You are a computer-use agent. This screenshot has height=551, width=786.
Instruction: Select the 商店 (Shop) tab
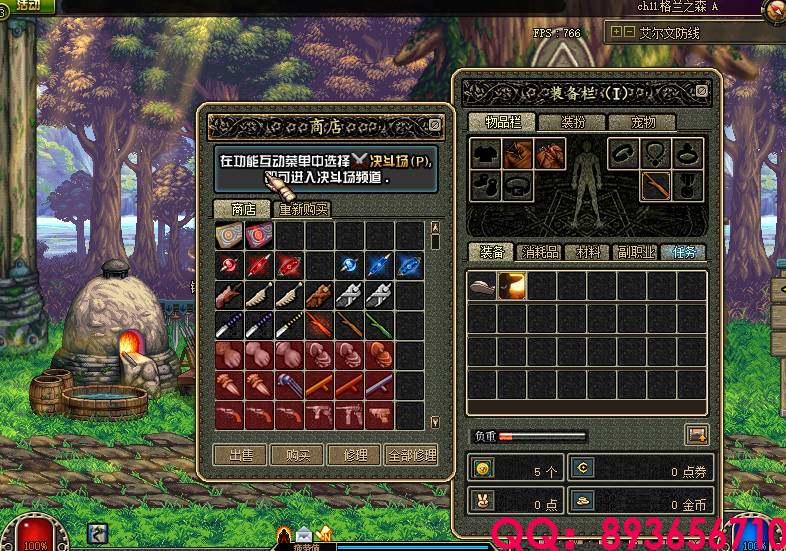243,210
